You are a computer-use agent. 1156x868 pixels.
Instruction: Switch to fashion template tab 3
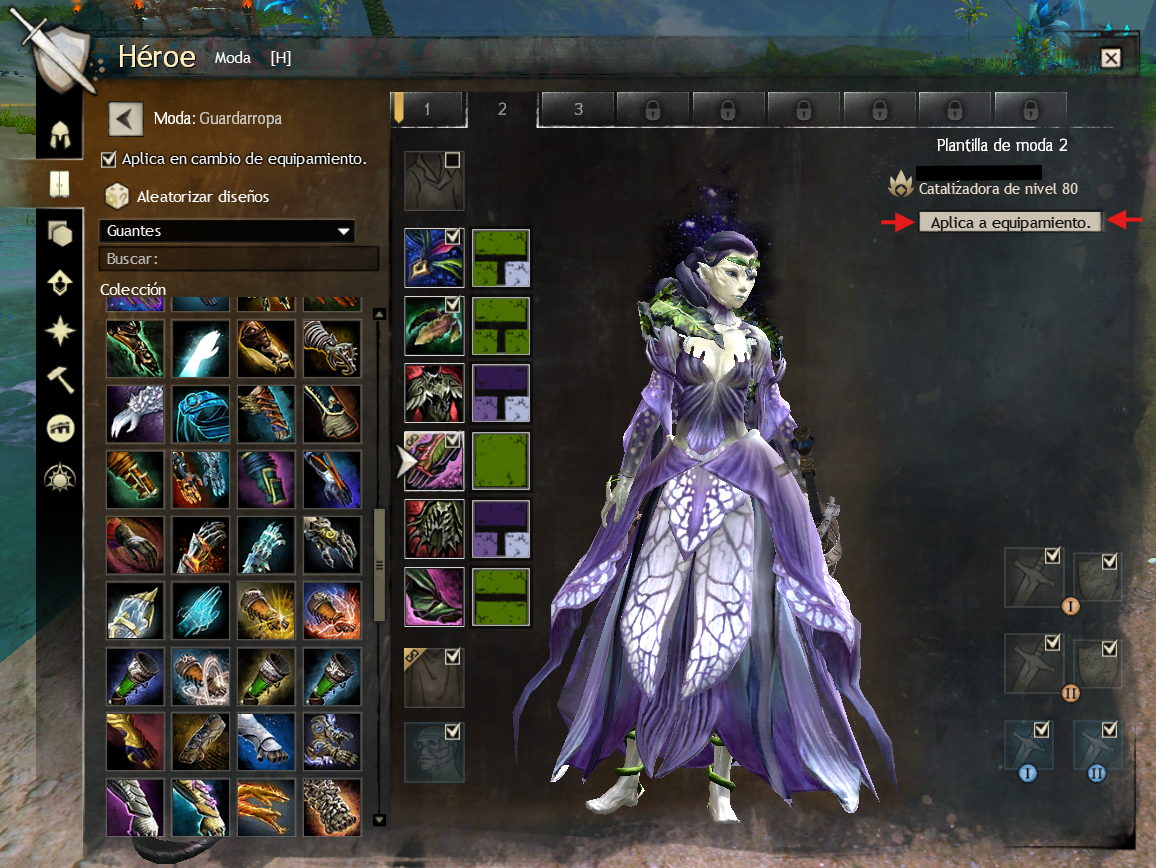pyautogui.click(x=578, y=109)
